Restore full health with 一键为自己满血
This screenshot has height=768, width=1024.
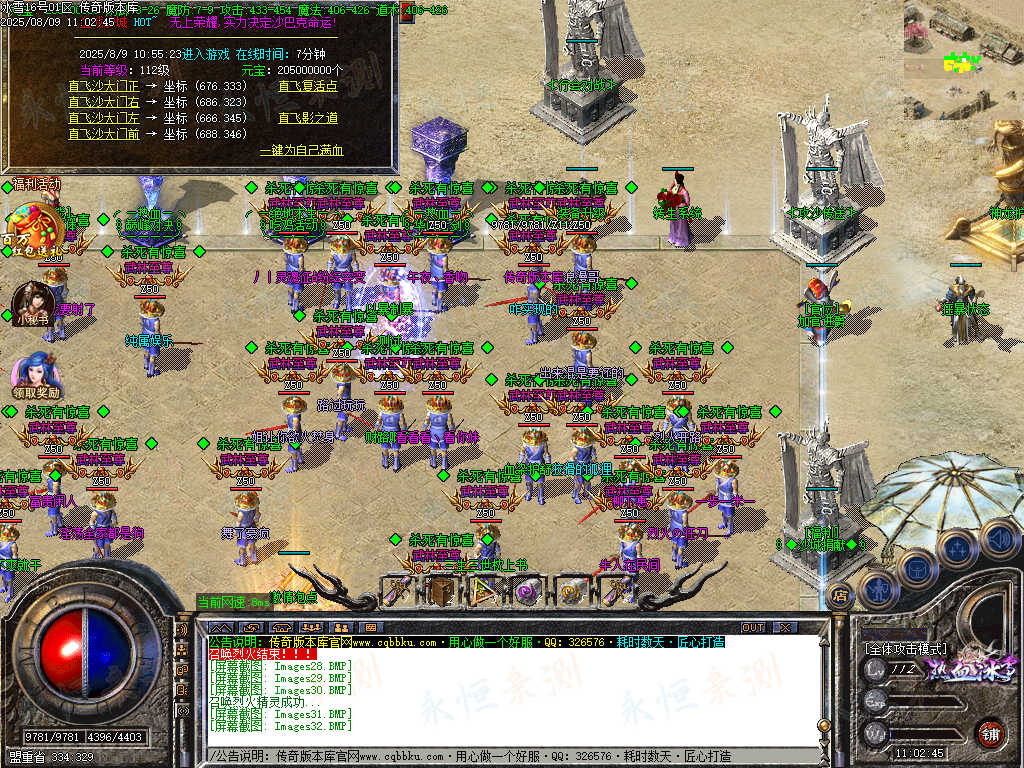(x=301, y=150)
